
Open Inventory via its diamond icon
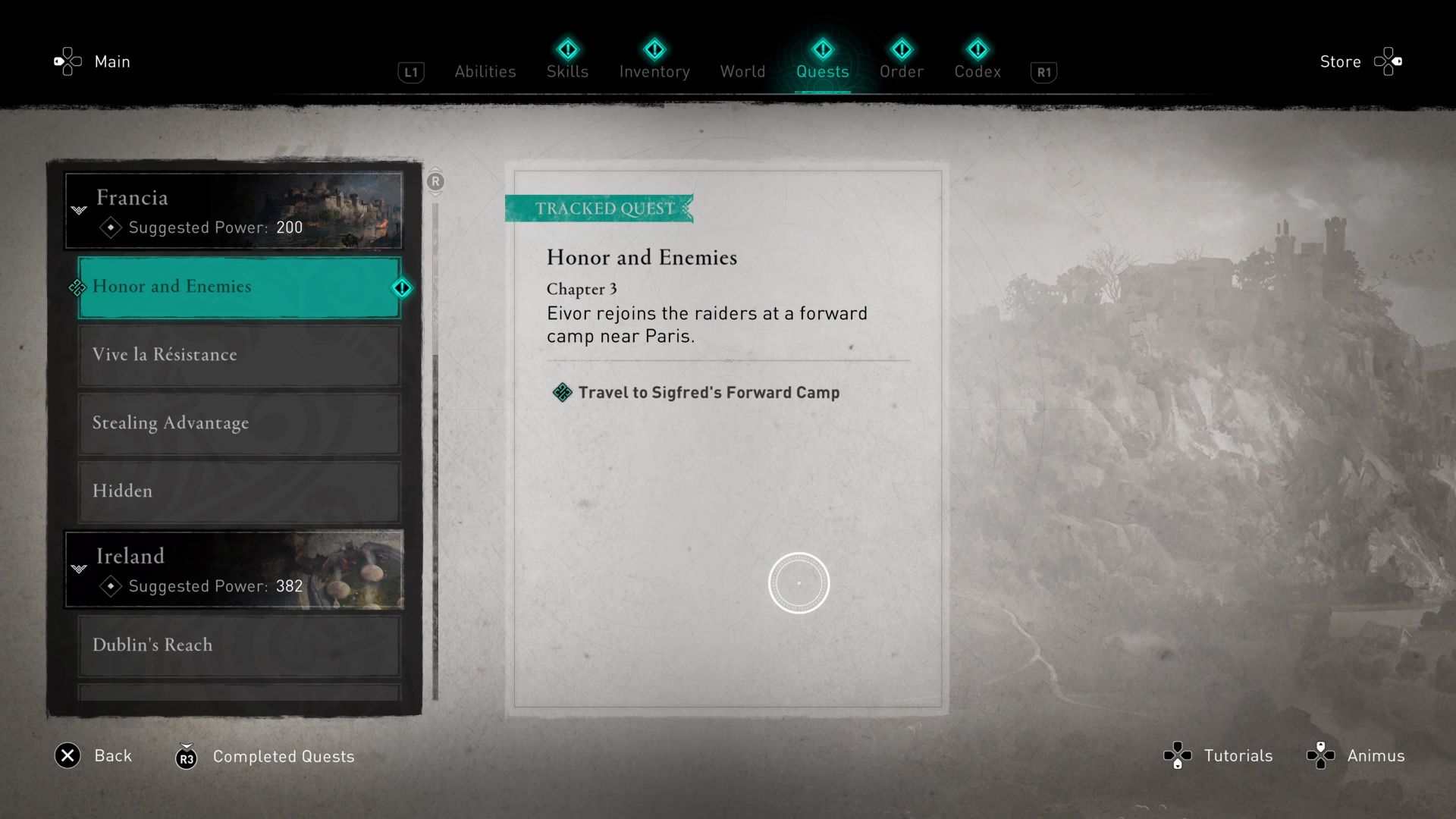pyautogui.click(x=654, y=50)
